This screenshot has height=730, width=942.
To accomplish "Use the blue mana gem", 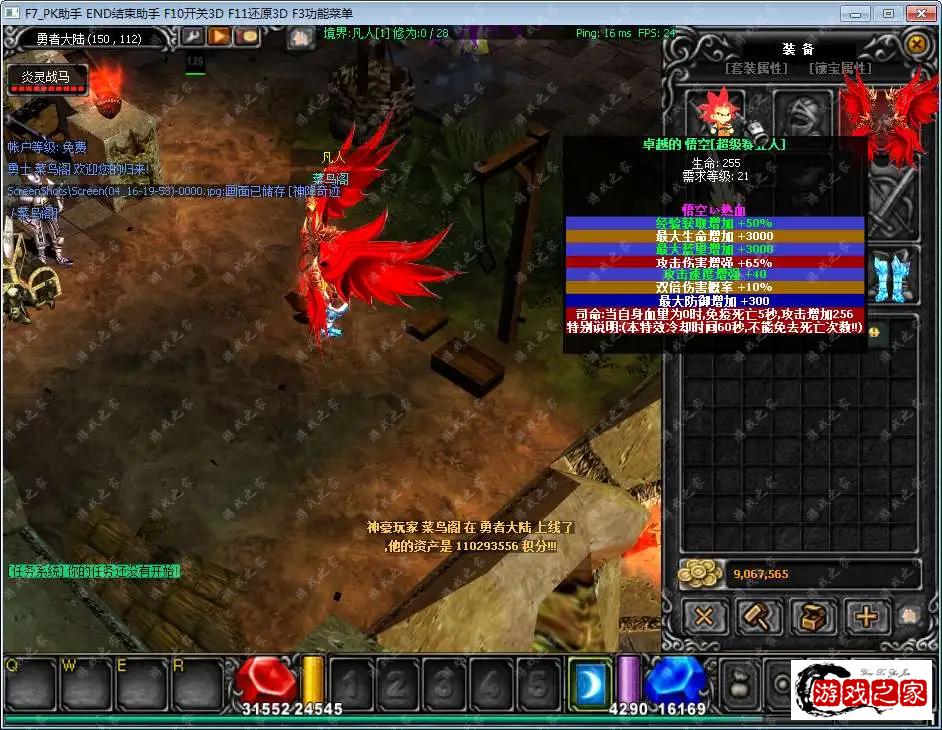I will pyautogui.click(x=675, y=681).
